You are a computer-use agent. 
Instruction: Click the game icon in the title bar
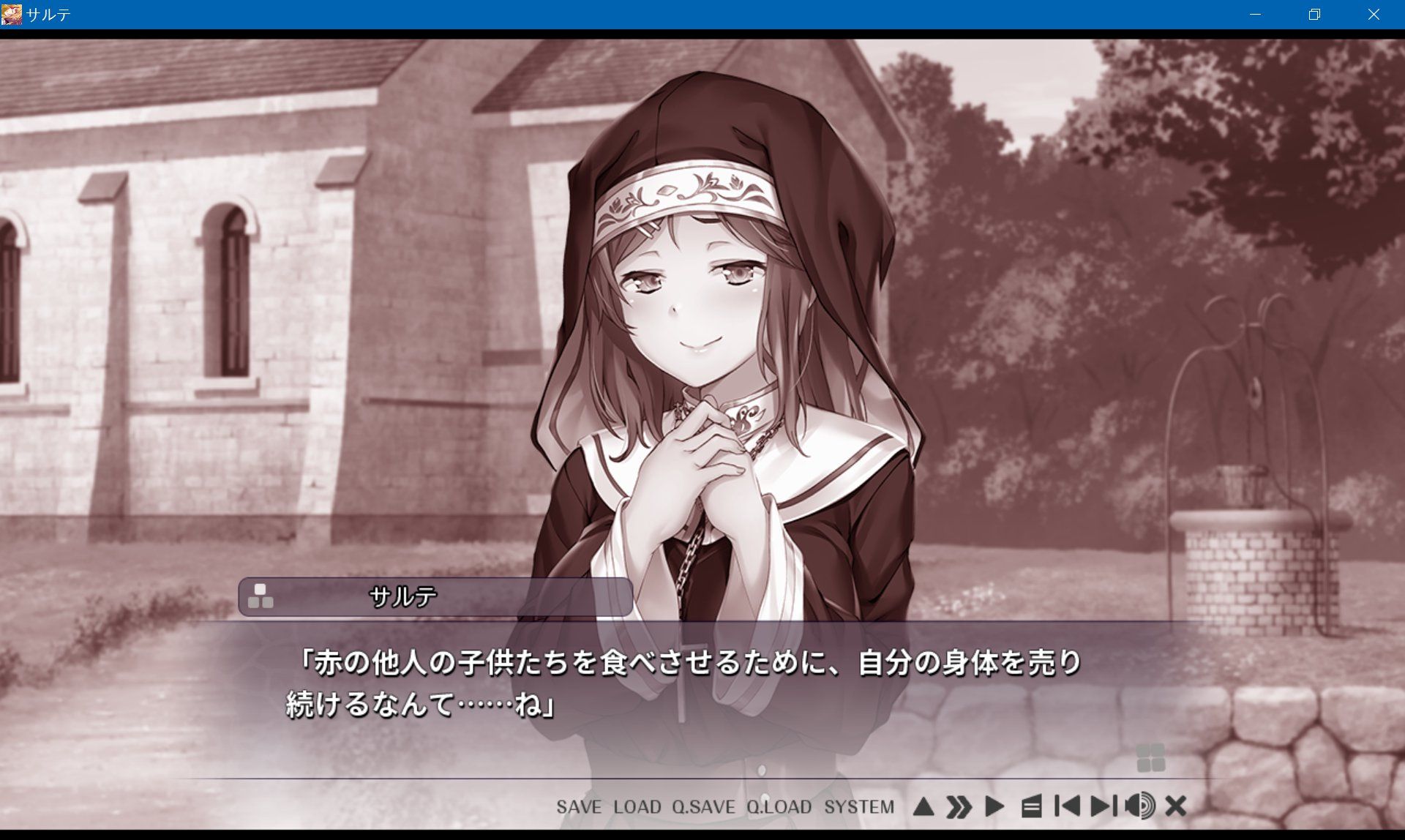pos(11,12)
